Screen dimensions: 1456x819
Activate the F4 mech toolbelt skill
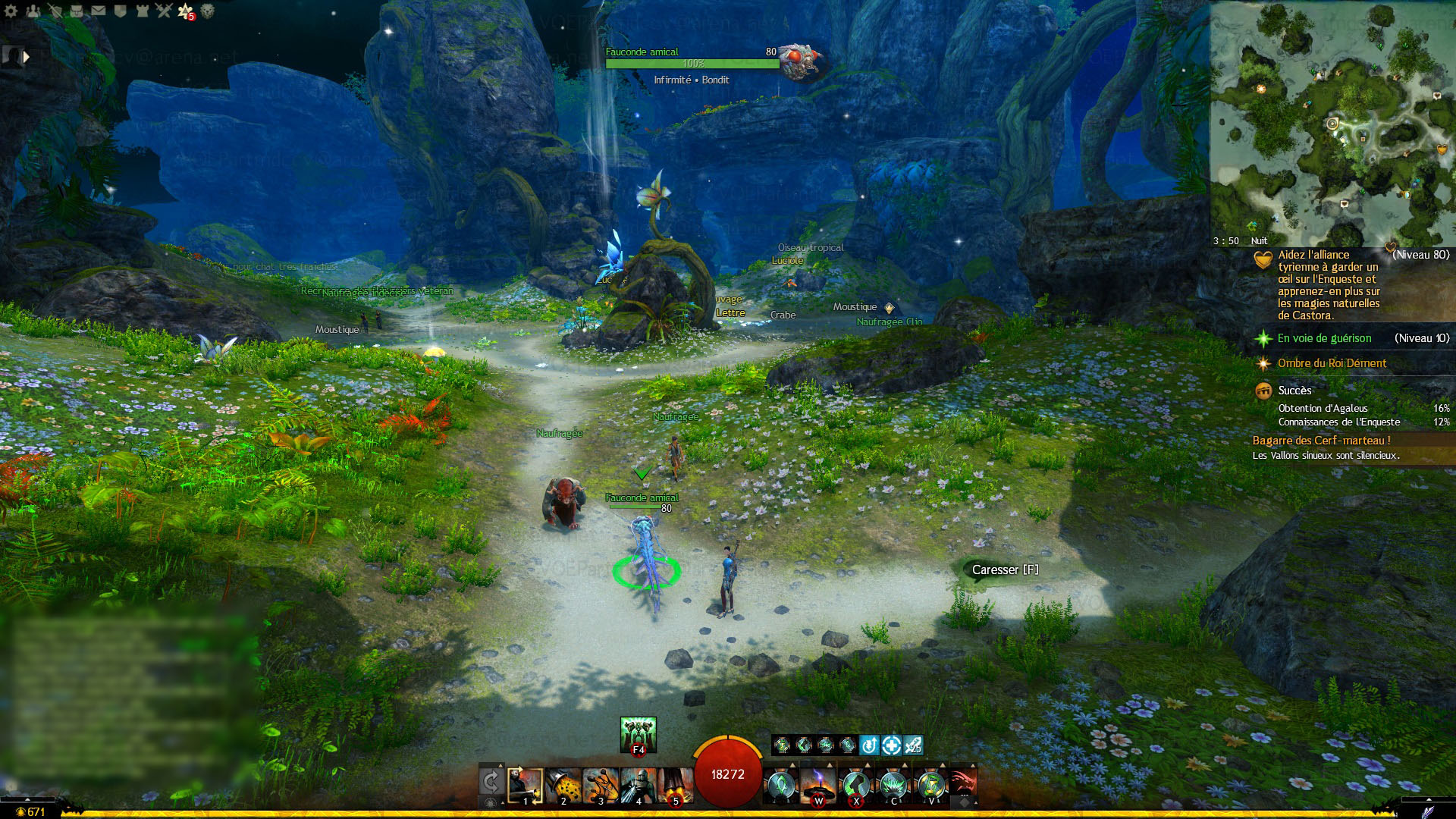coord(638,735)
